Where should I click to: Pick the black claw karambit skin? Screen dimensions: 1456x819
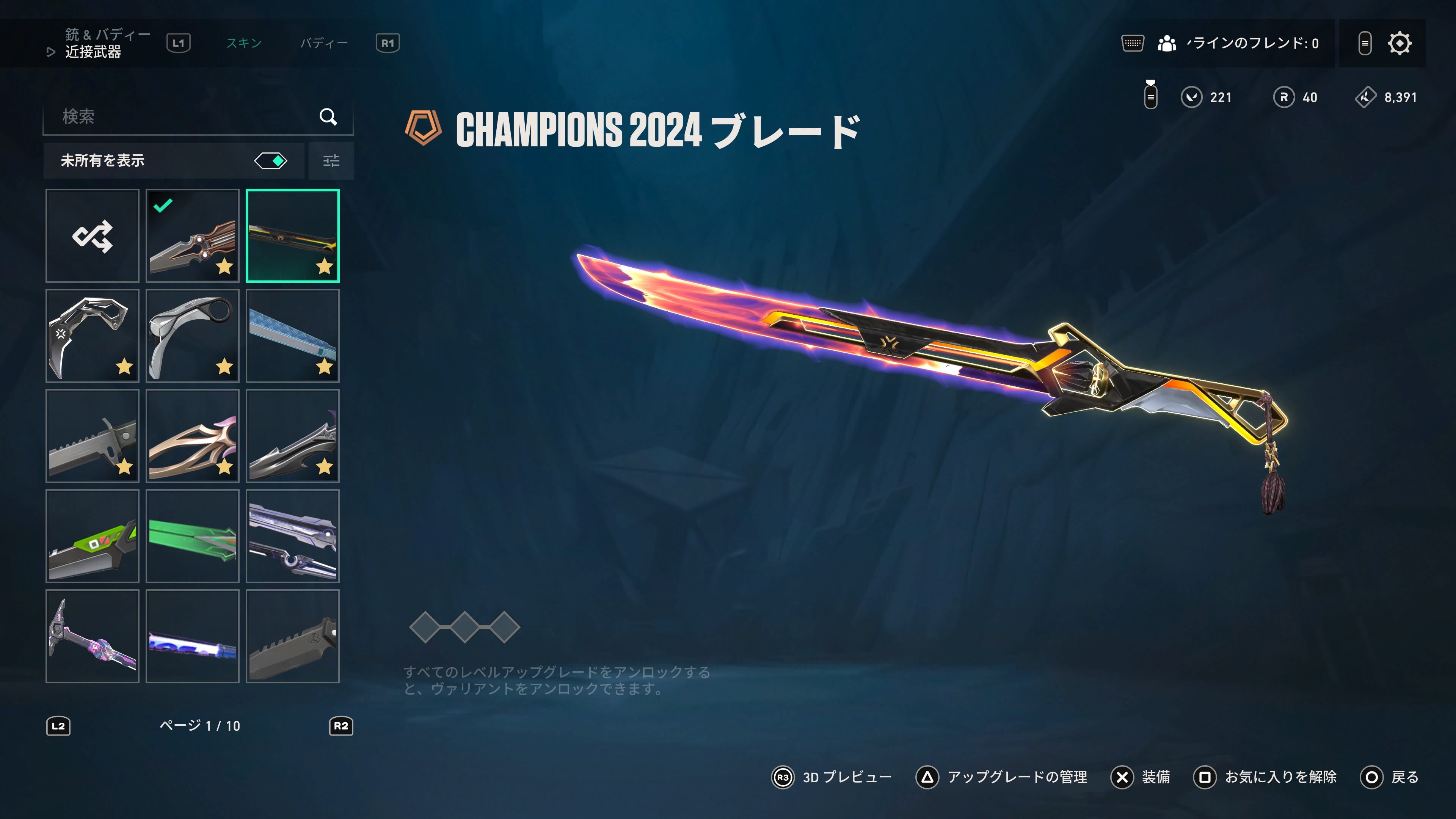coord(92,336)
